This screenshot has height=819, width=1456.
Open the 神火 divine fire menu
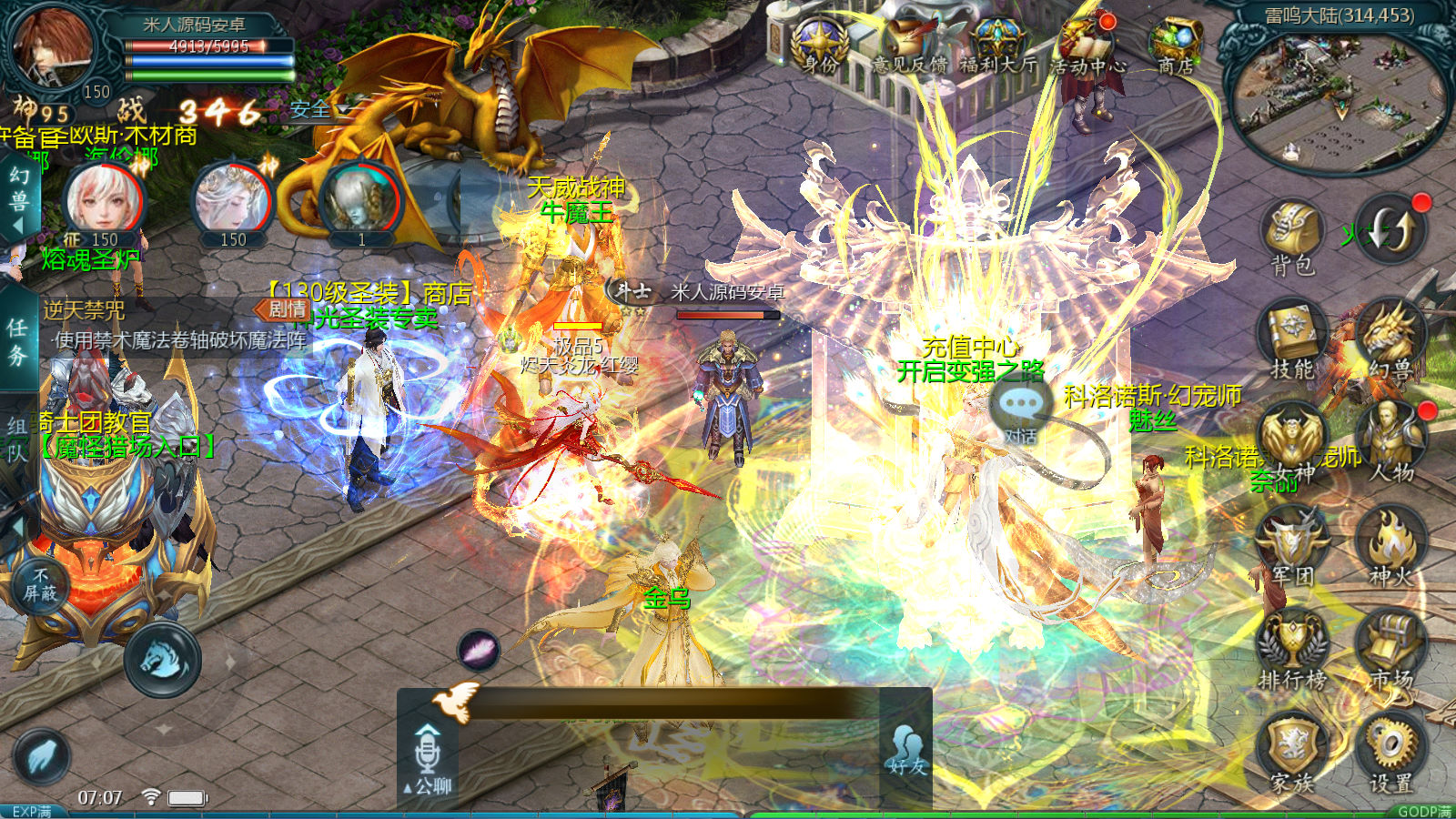(x=1390, y=544)
